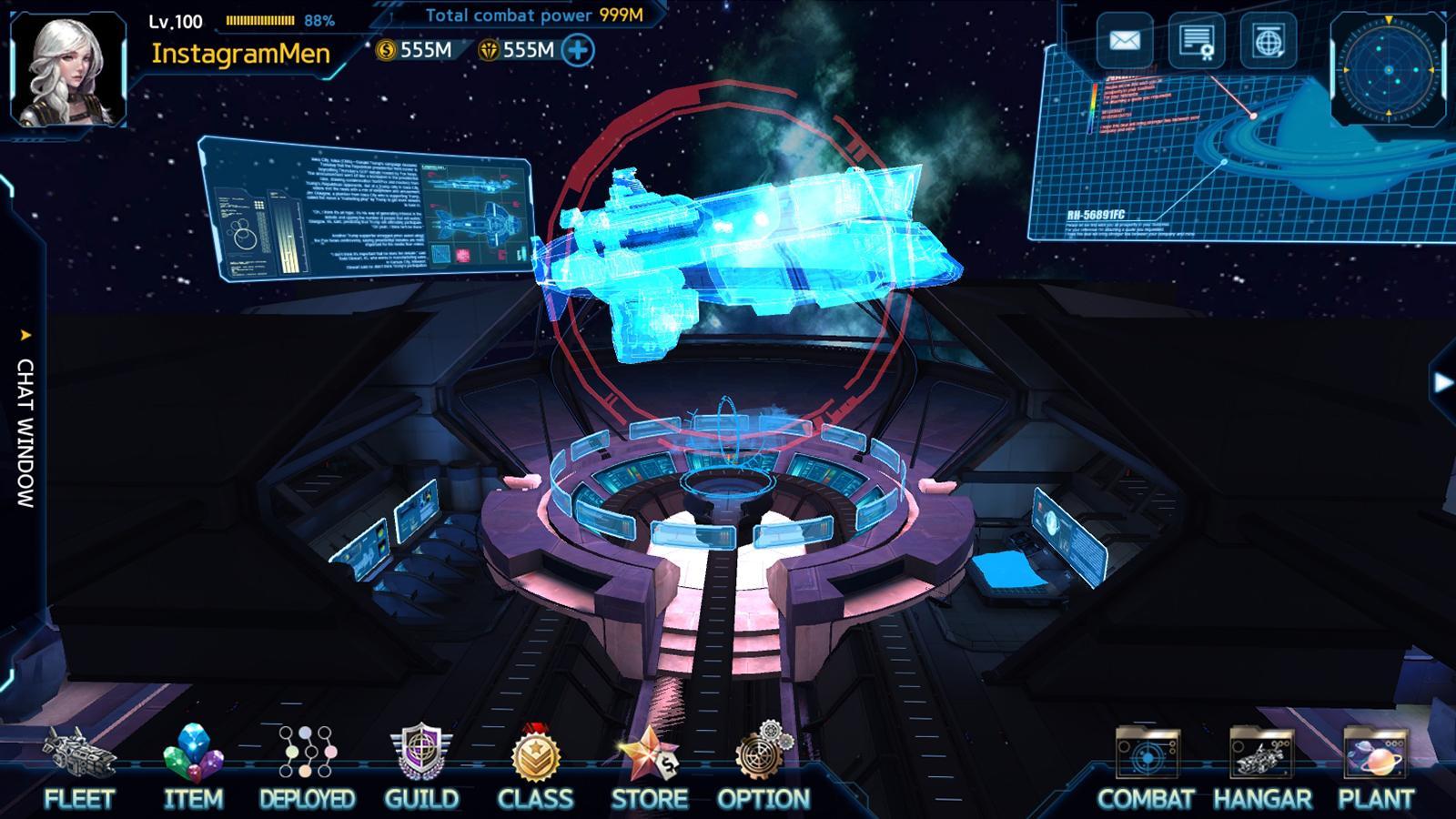Image resolution: width=1456 pixels, height=819 pixels.
Task: Click the blue plus to add currency
Action: (x=578, y=50)
